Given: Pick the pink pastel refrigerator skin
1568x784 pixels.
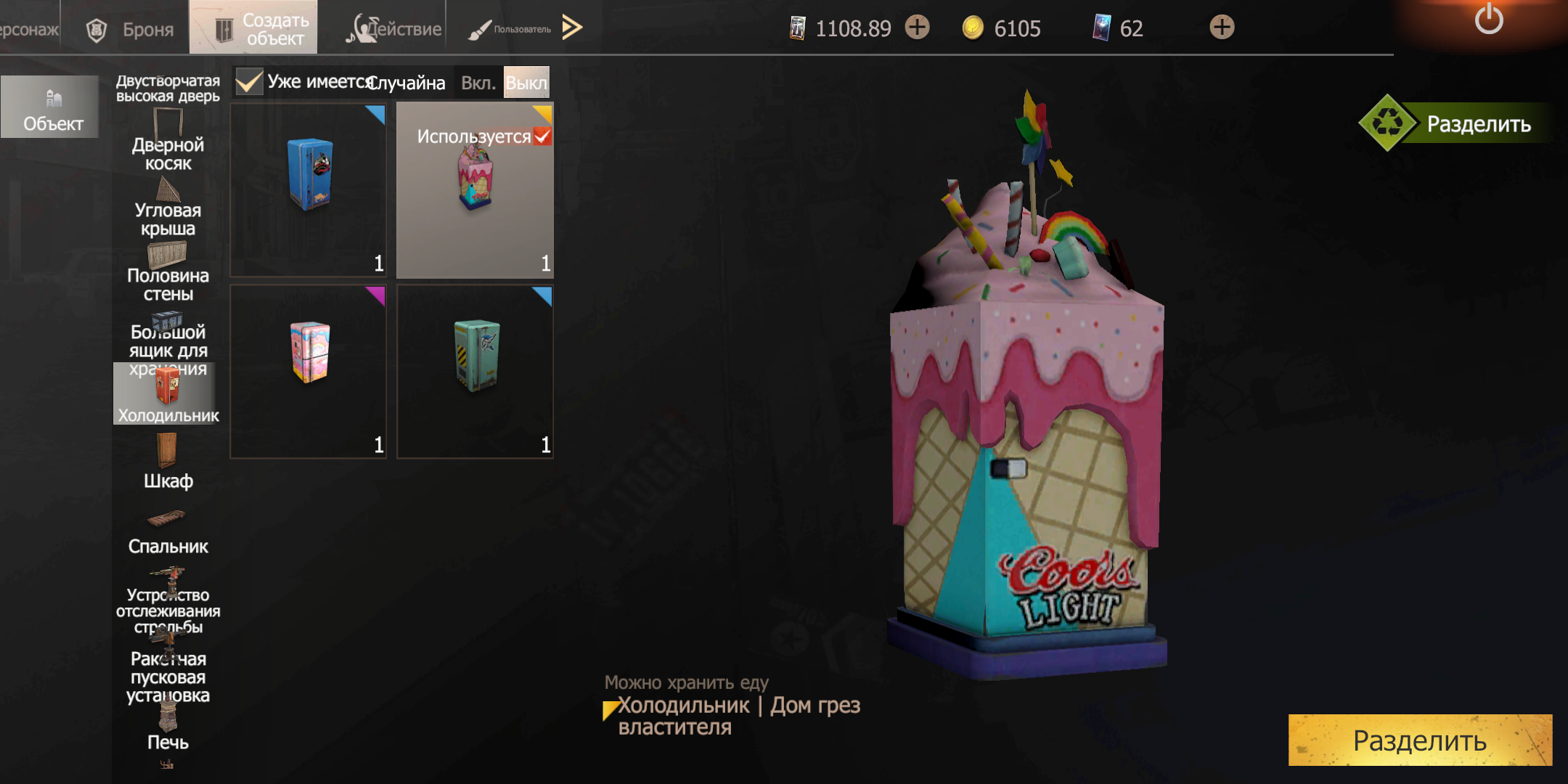Looking at the screenshot, I should (x=309, y=371).
